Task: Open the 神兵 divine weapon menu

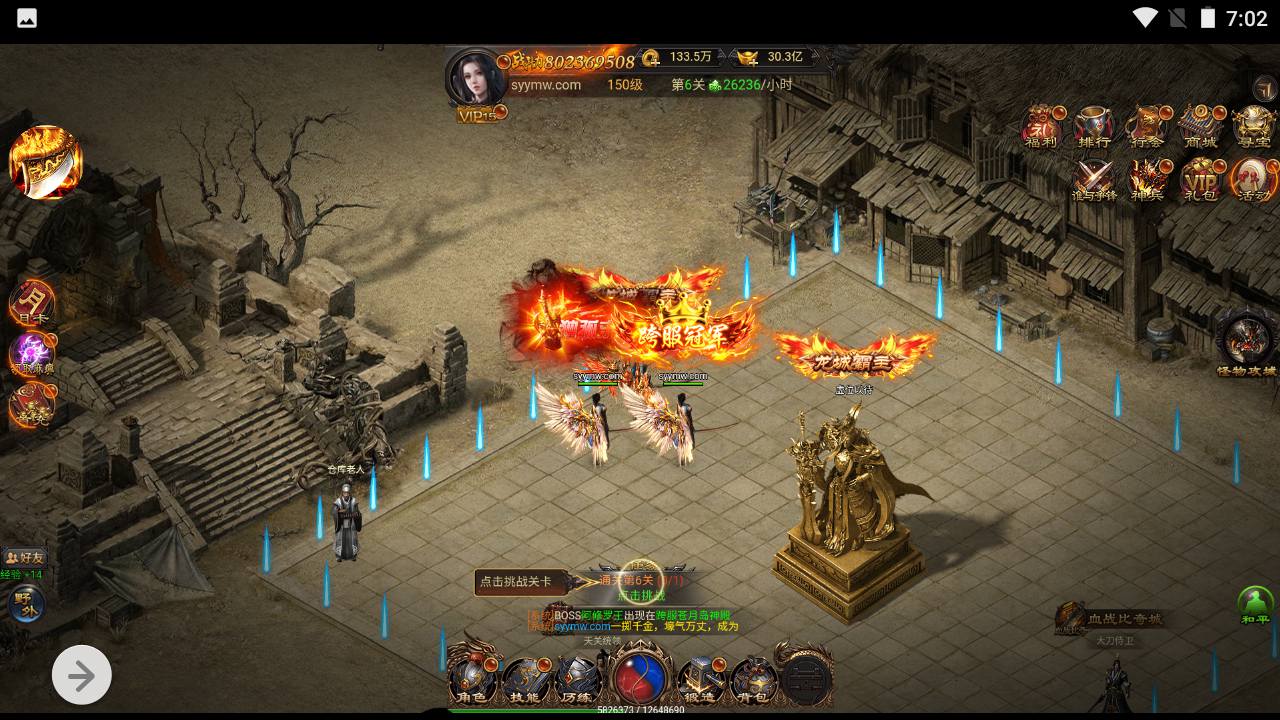Action: click(x=1147, y=180)
